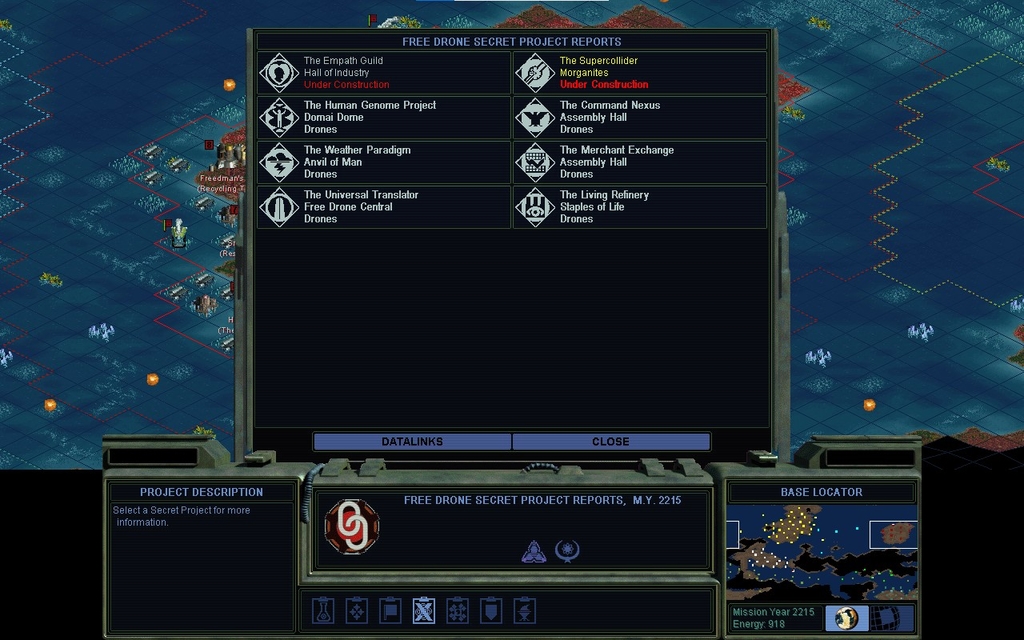Open the Datalinks button
The height and width of the screenshot is (640, 1024).
tap(412, 442)
